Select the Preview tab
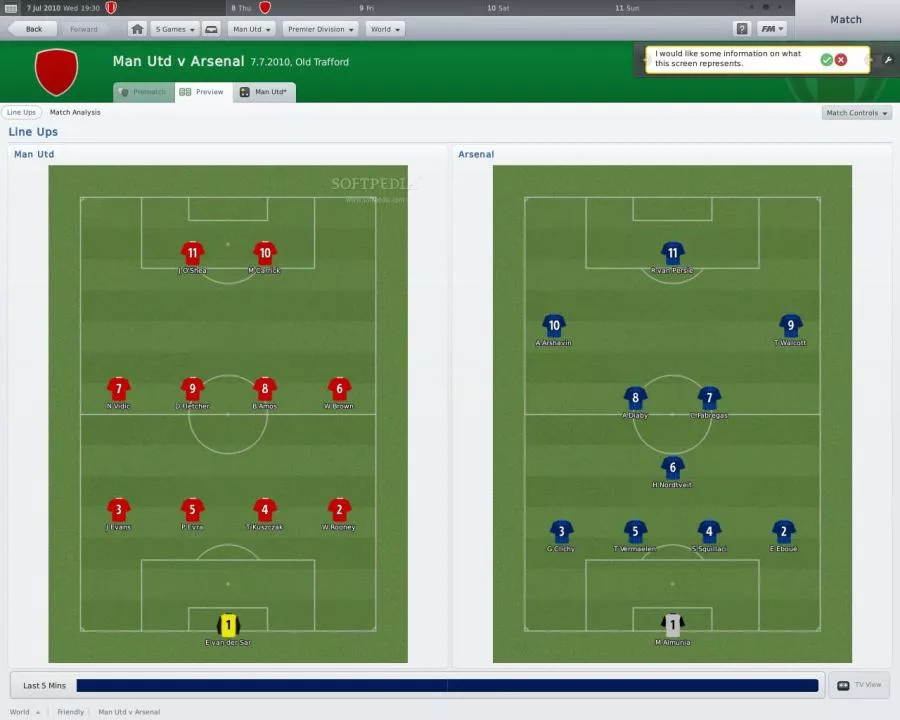Image resolution: width=900 pixels, height=720 pixels. (x=203, y=92)
